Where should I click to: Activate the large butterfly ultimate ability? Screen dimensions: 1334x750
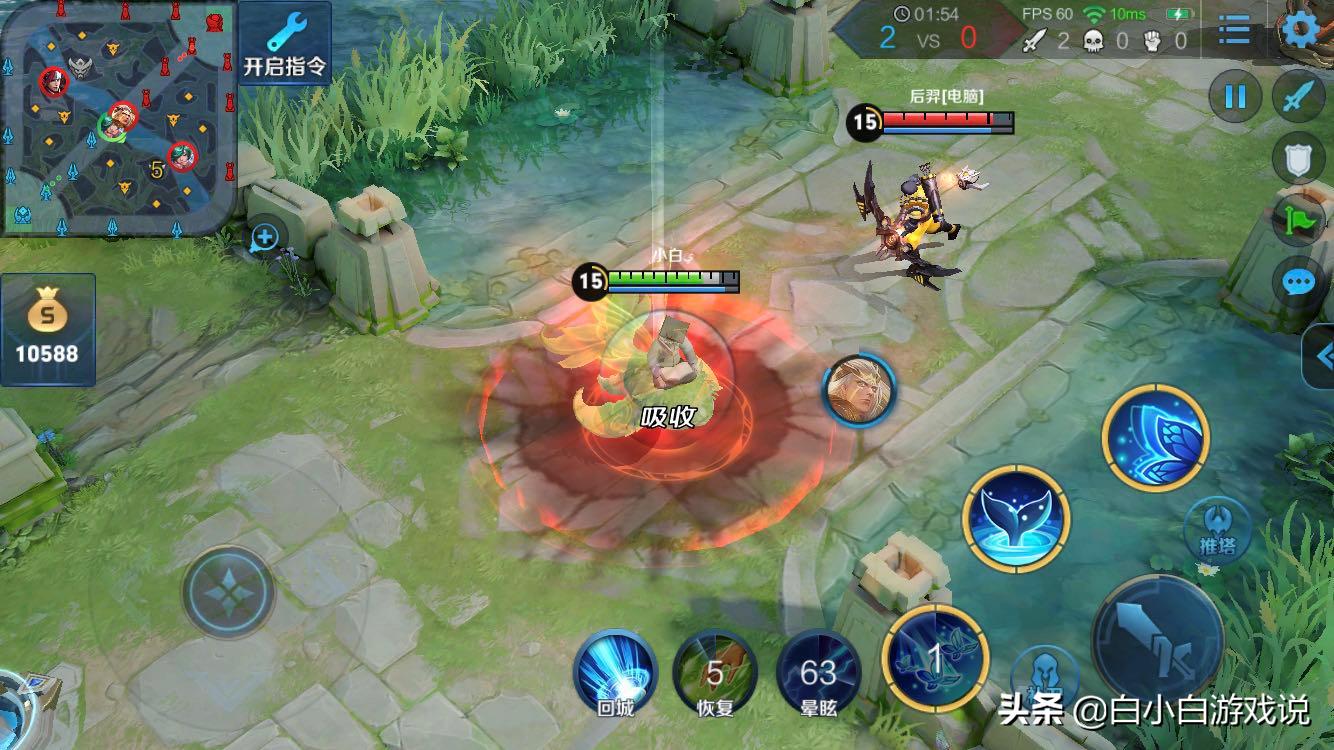[x=1155, y=438]
